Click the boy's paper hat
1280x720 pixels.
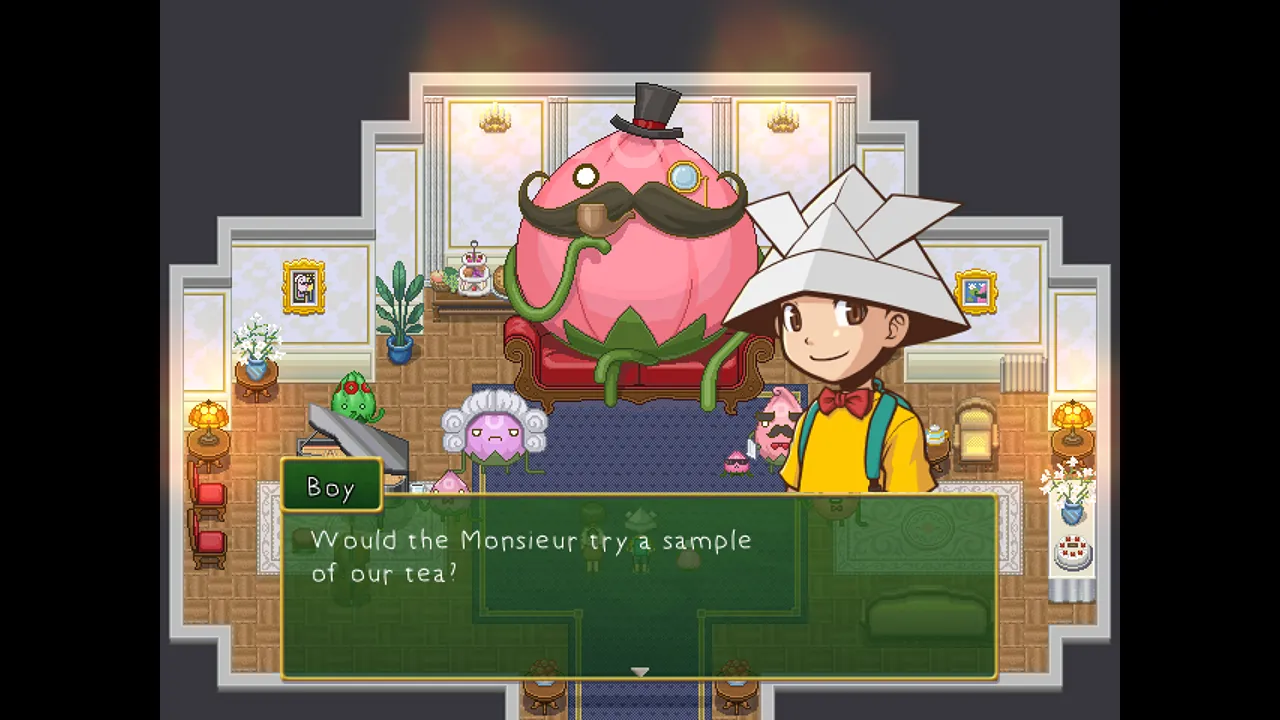pos(845,240)
